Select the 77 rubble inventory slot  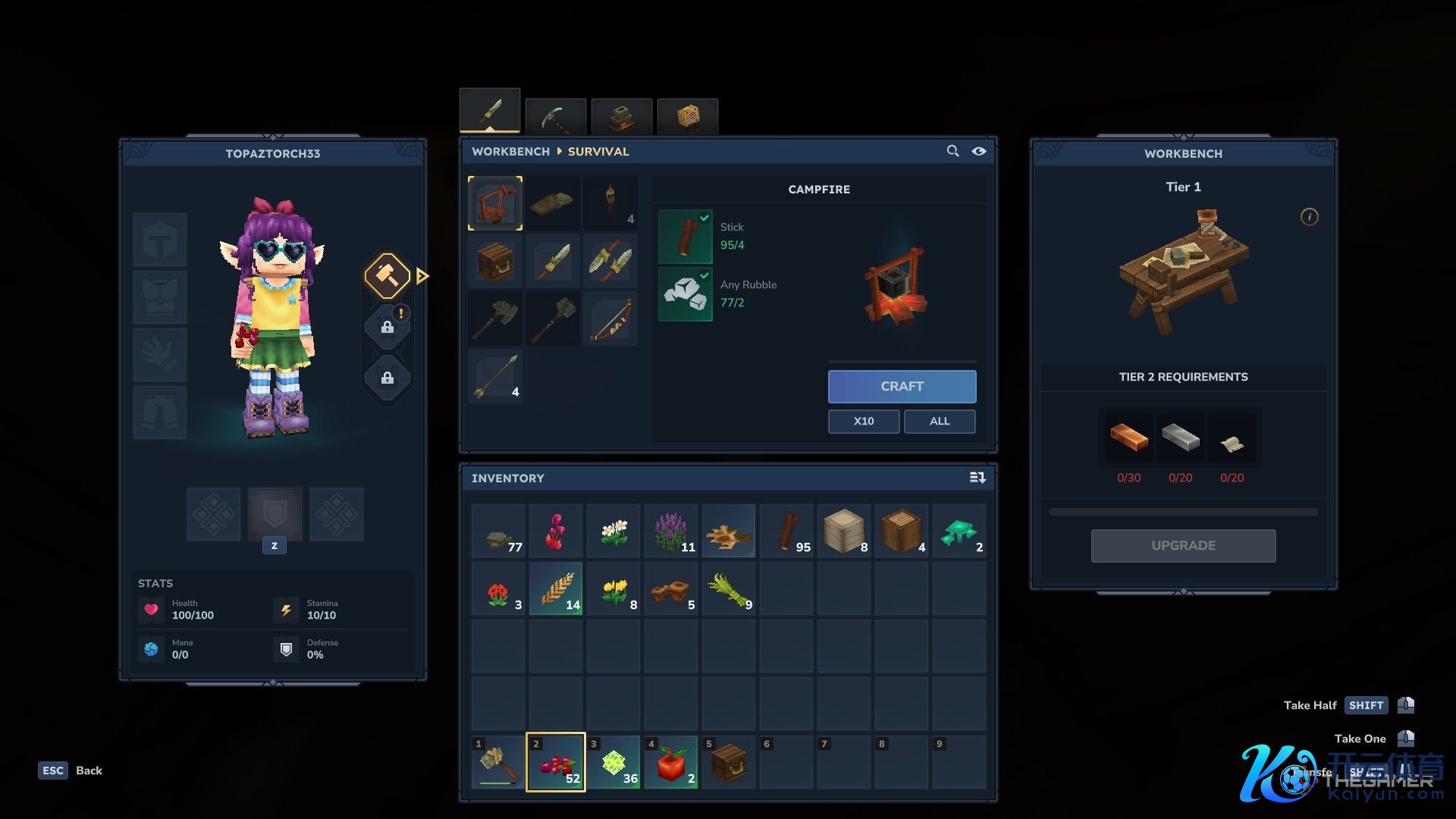[498, 531]
